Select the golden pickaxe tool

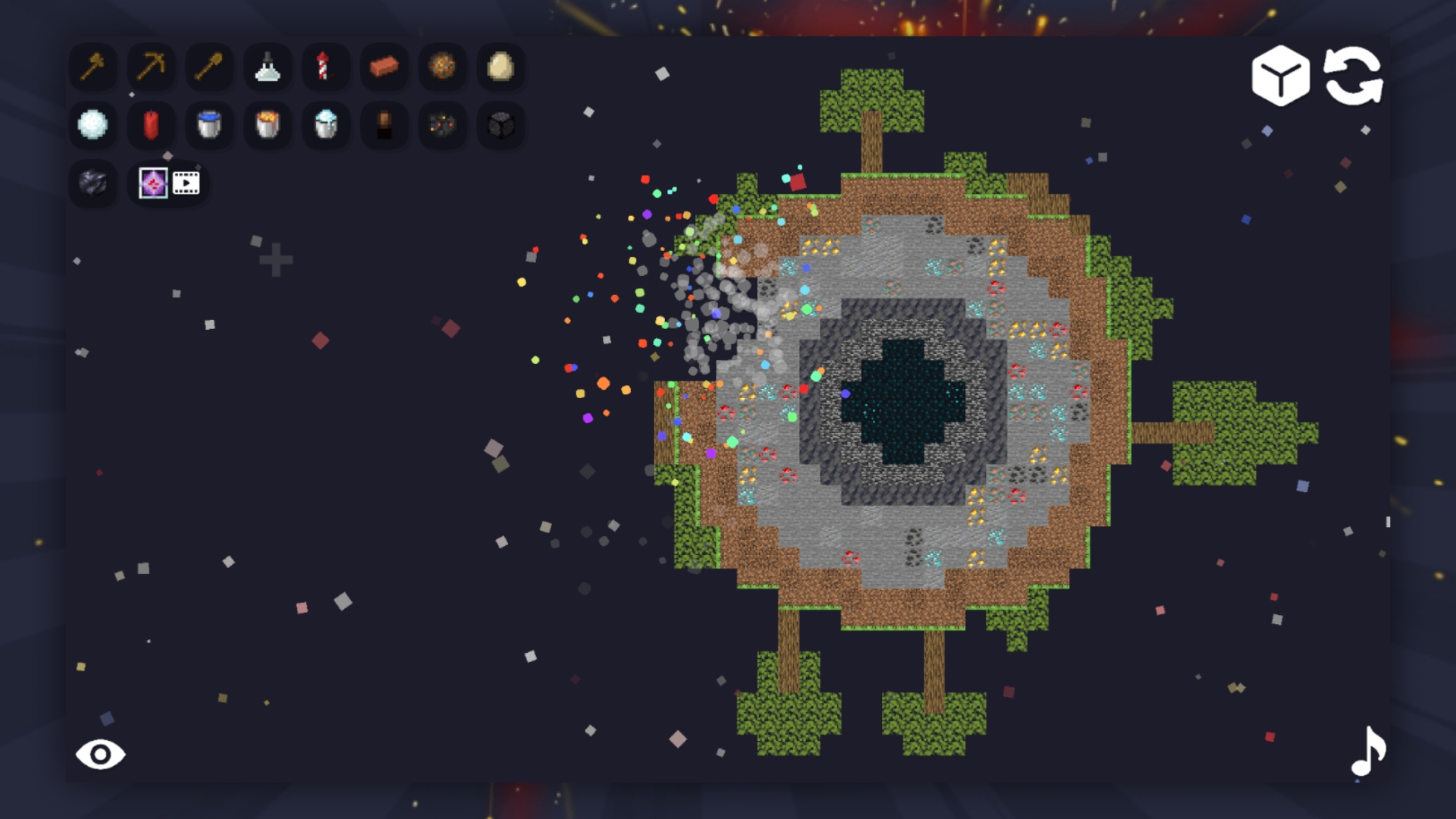[151, 68]
